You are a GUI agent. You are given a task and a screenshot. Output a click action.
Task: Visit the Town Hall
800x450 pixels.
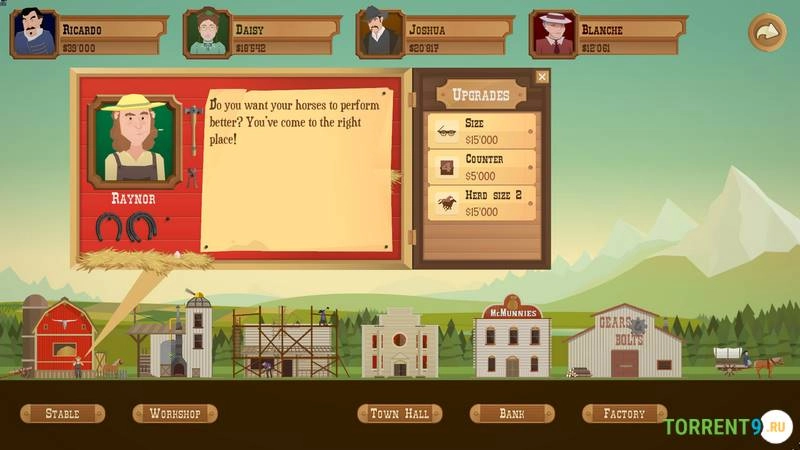[x=399, y=413]
